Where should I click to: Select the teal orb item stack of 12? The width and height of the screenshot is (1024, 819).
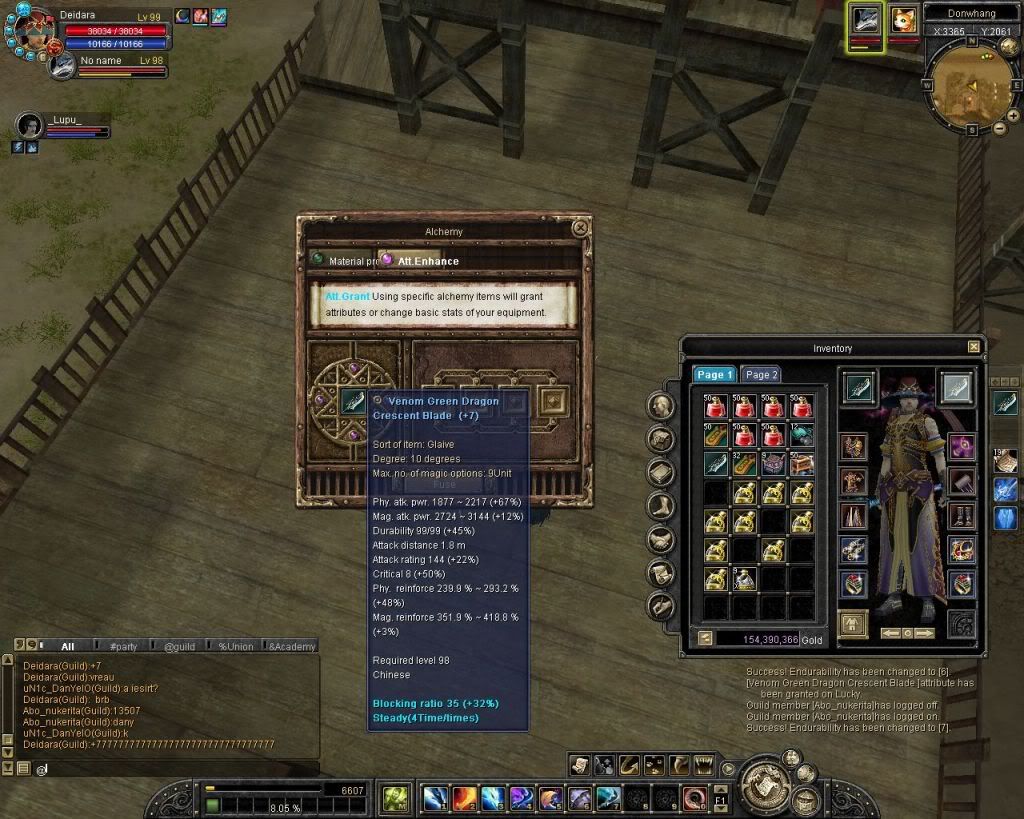803,435
